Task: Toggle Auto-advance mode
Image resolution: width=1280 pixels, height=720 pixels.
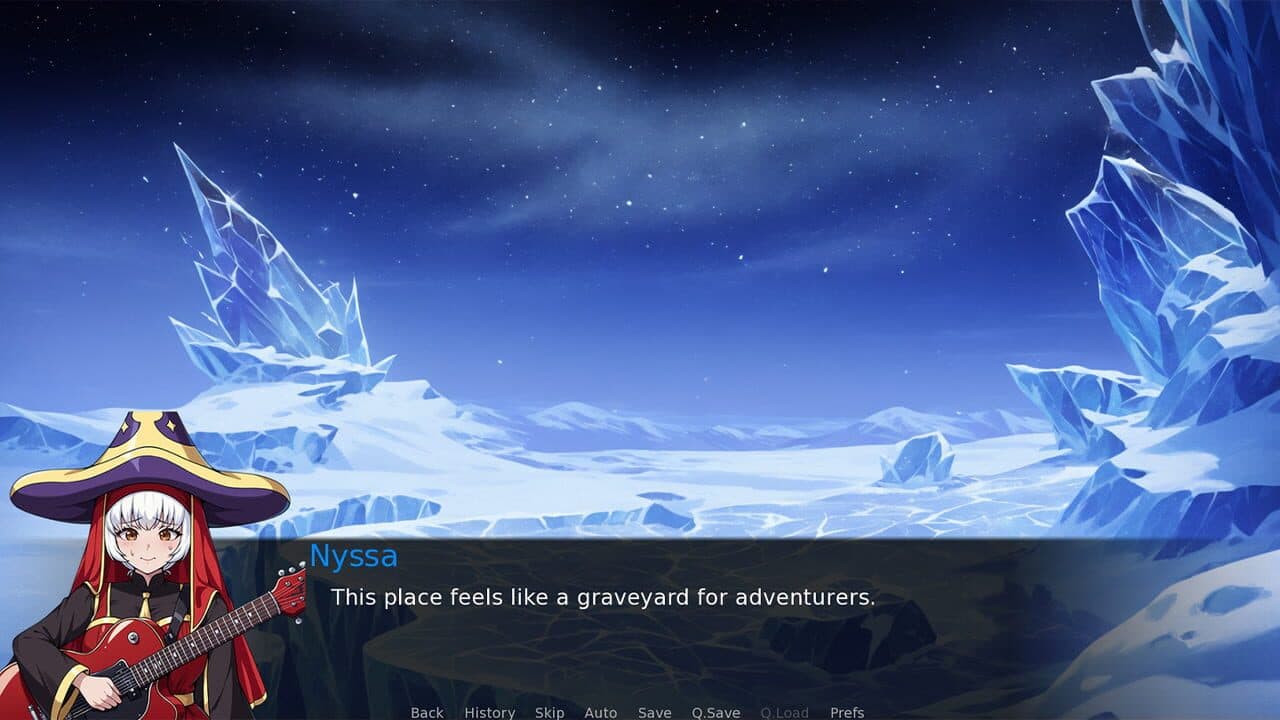Action: (x=601, y=712)
